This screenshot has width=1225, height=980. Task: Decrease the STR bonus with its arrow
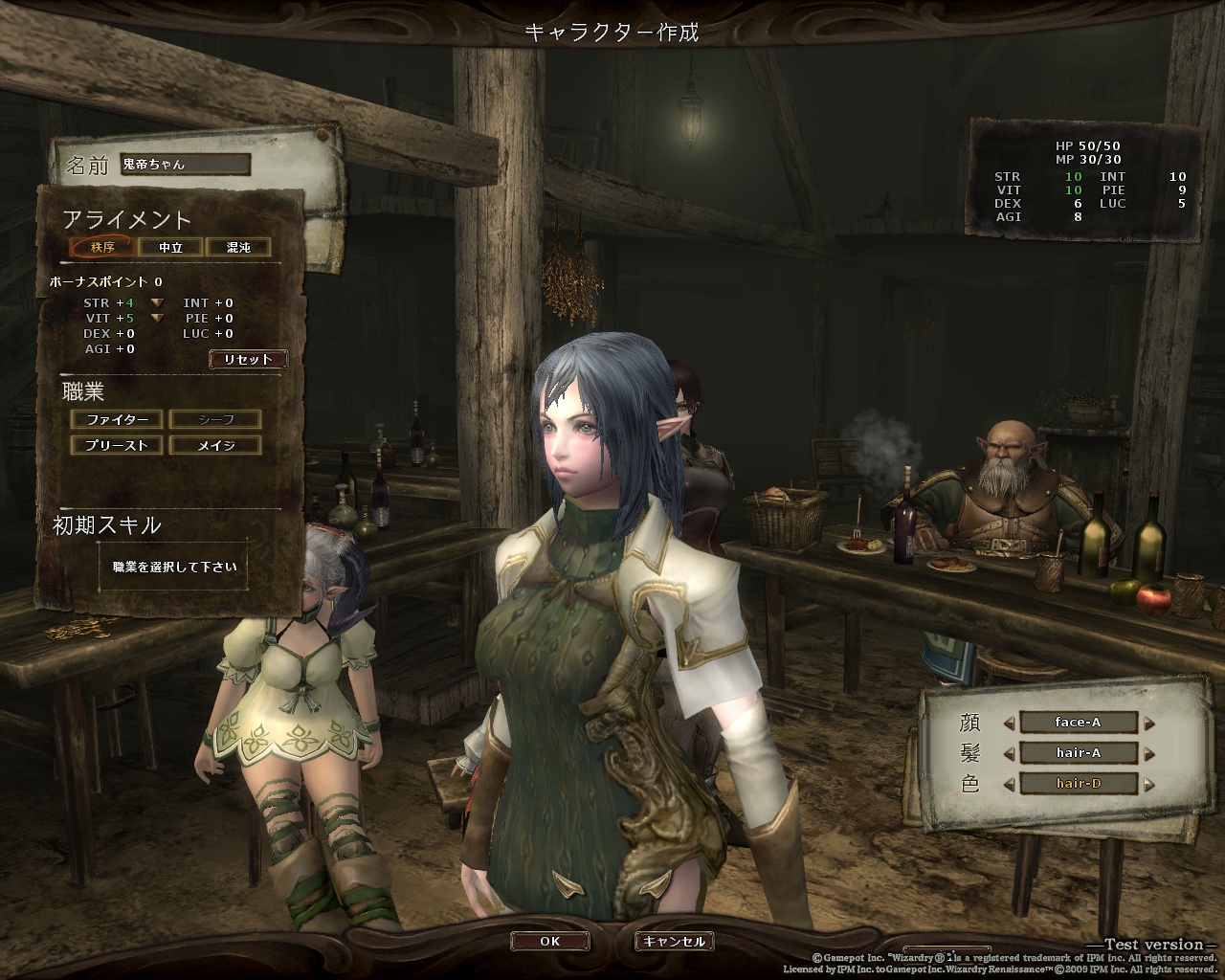tap(156, 303)
